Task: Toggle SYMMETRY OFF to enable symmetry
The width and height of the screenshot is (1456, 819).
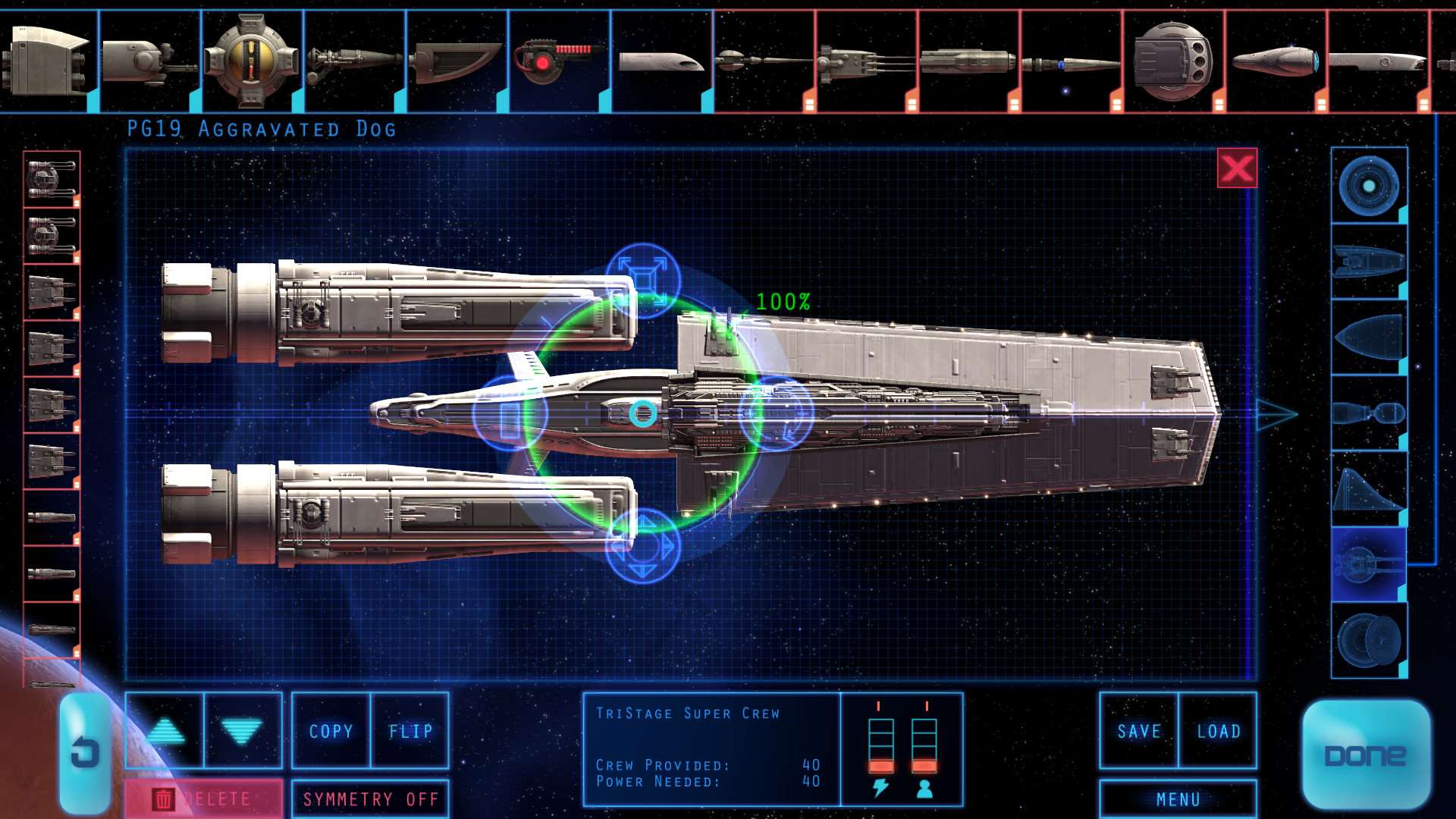Action: point(369,799)
